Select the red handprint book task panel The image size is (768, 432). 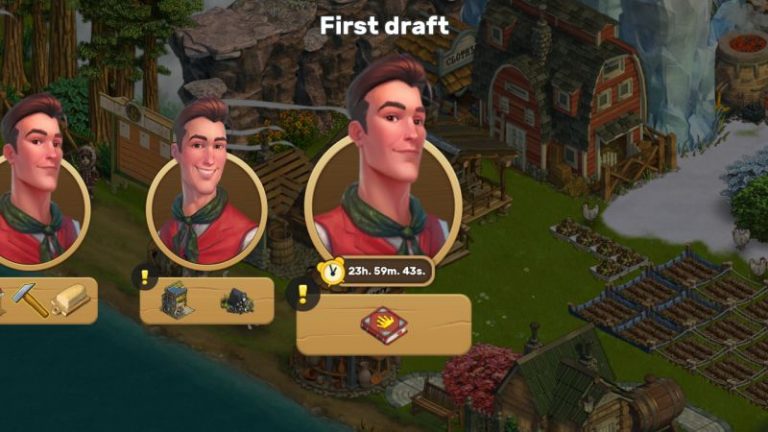[384, 324]
